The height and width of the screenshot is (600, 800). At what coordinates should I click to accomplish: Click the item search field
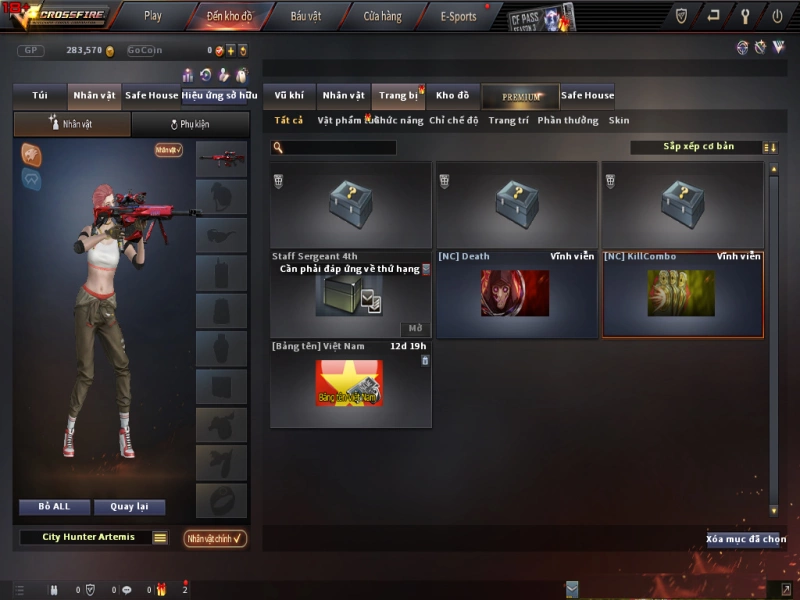340,148
